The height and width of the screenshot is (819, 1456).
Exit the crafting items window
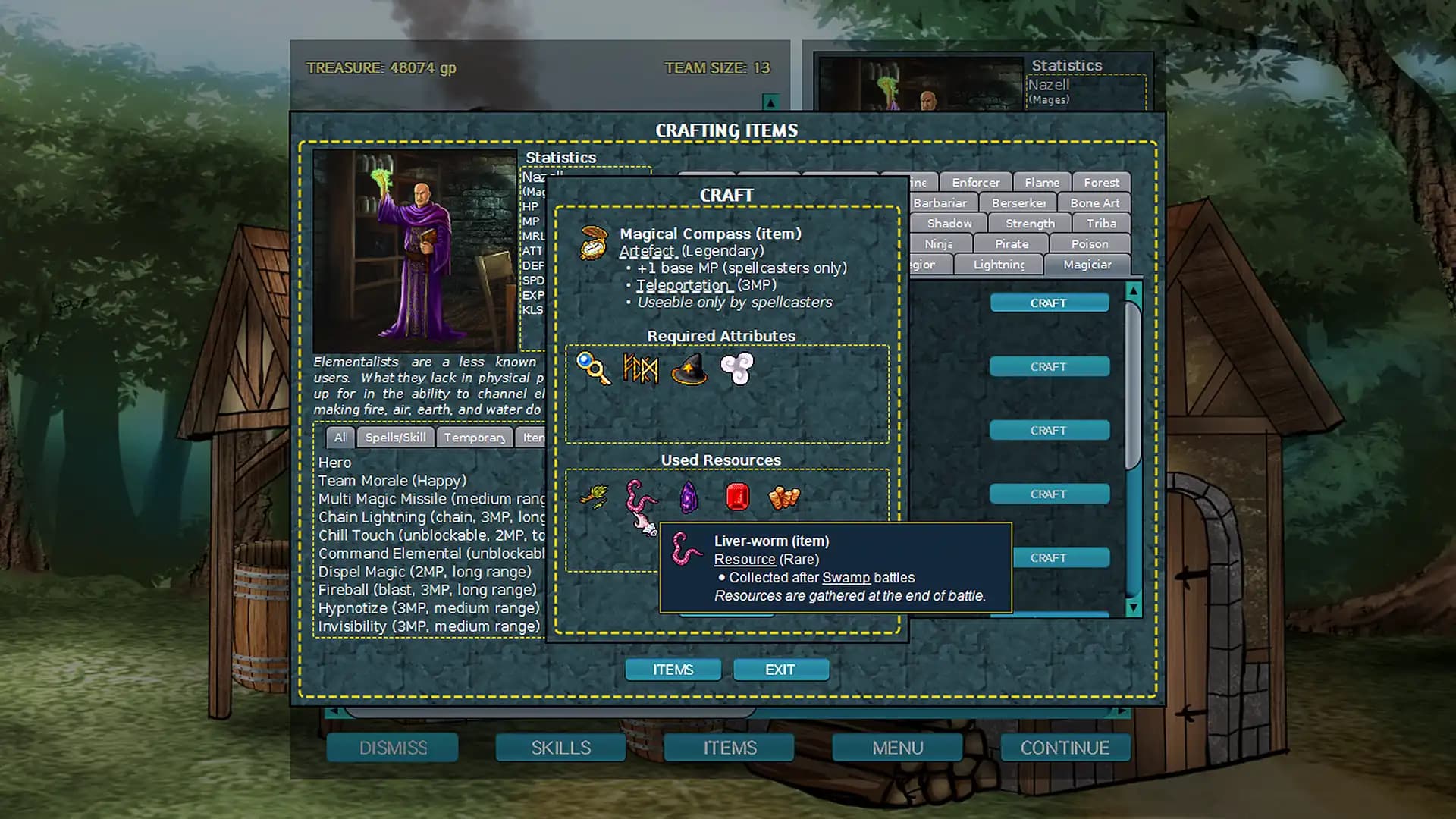click(x=780, y=670)
